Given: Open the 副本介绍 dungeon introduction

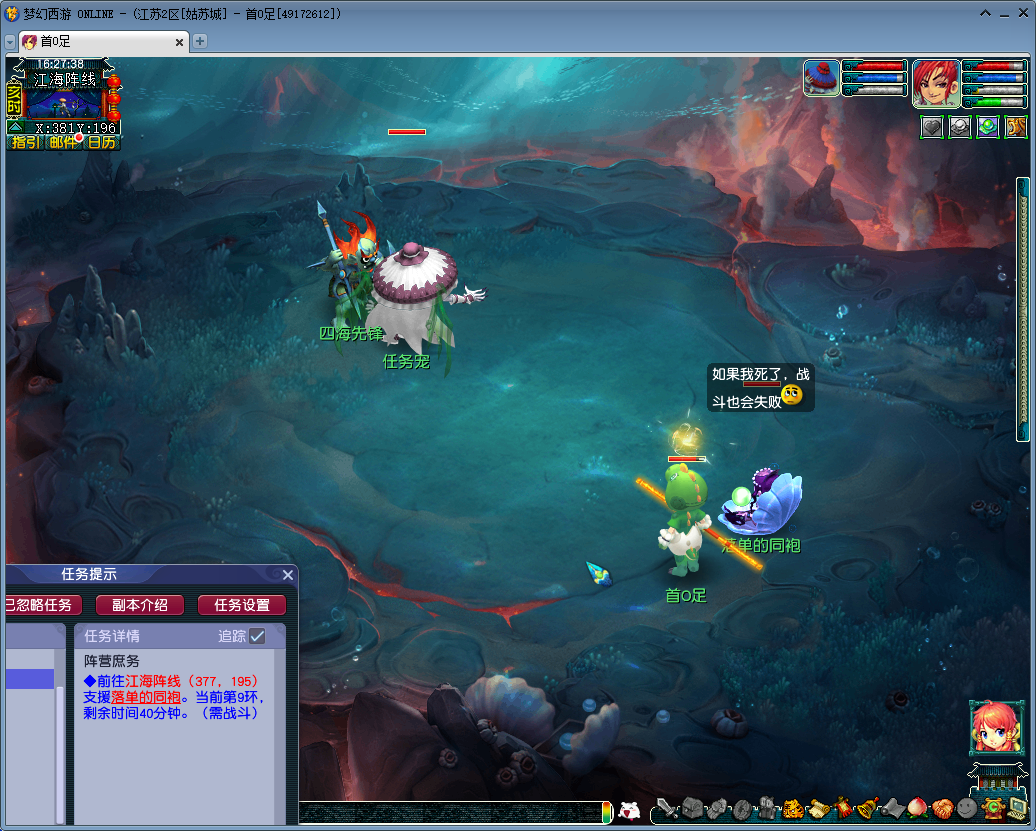Looking at the screenshot, I should (139, 605).
